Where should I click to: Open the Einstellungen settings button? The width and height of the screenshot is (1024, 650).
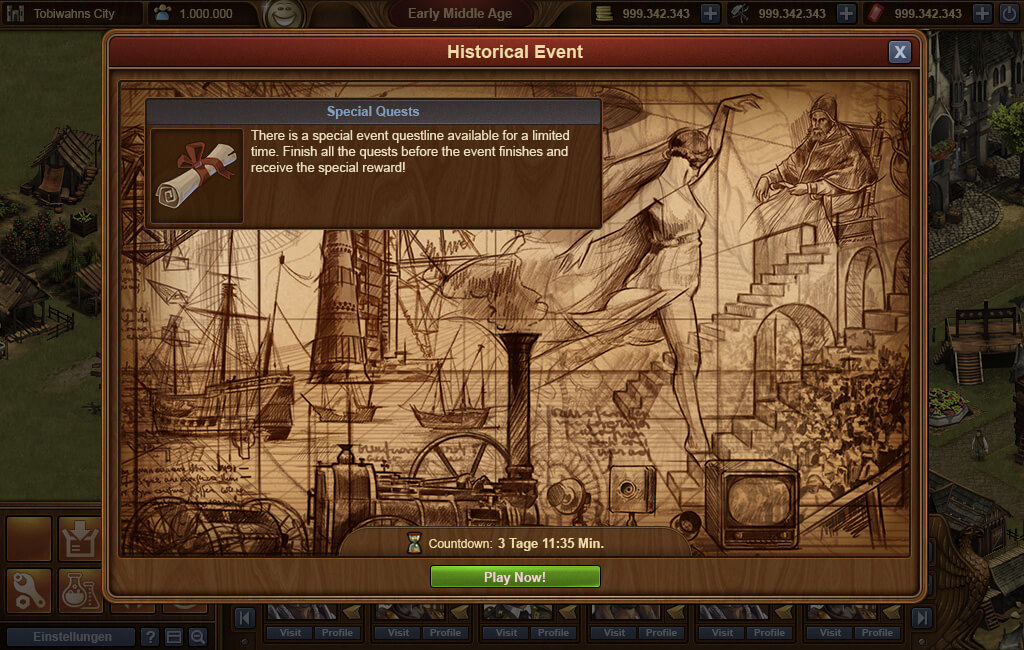(70, 637)
